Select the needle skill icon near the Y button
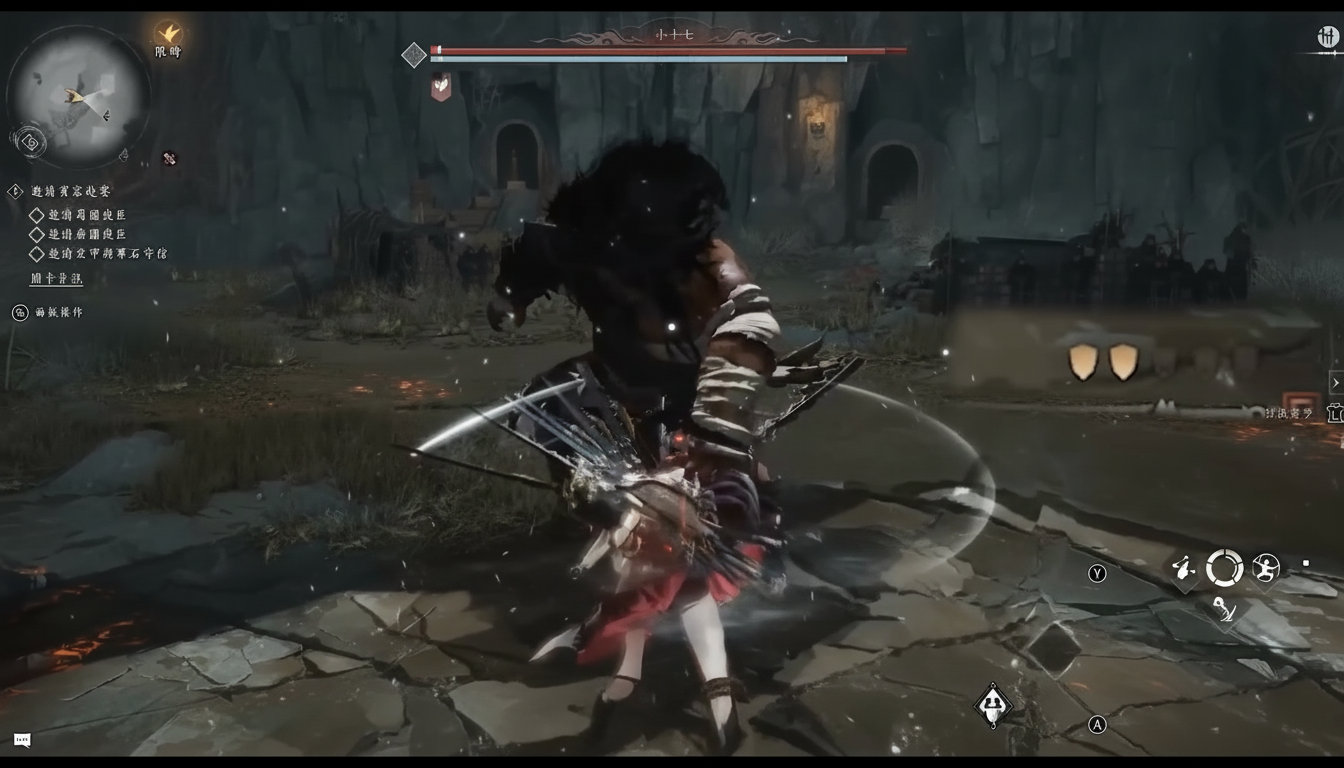Screen dimensions: 1344x768 click(1183, 566)
